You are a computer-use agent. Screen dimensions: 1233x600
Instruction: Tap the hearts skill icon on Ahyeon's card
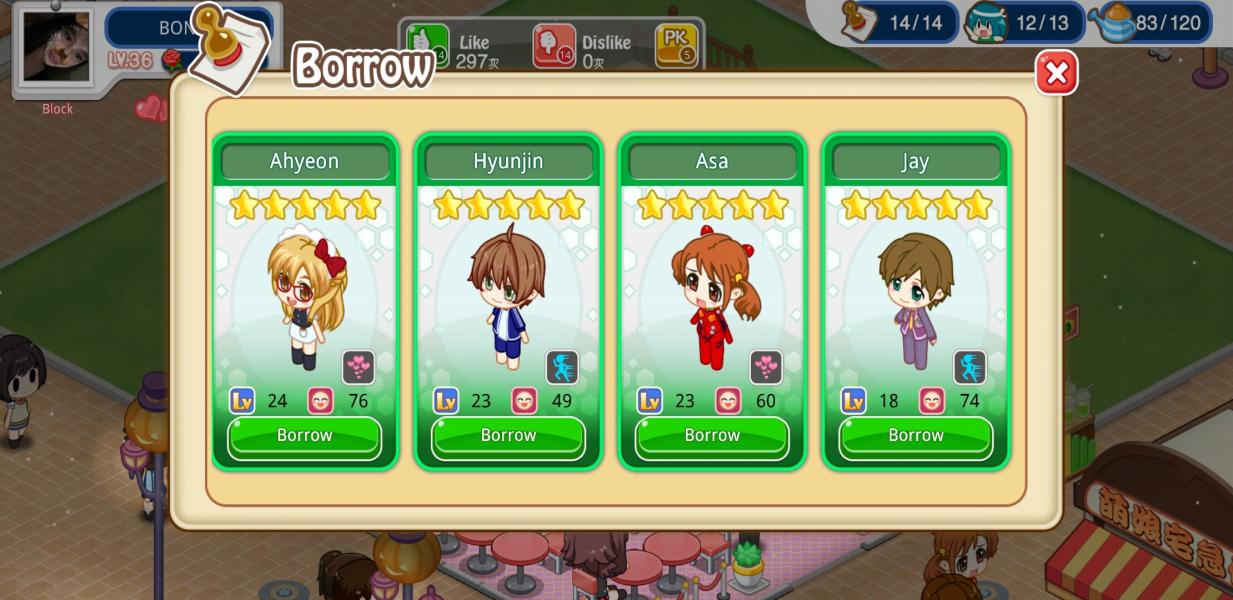click(358, 367)
